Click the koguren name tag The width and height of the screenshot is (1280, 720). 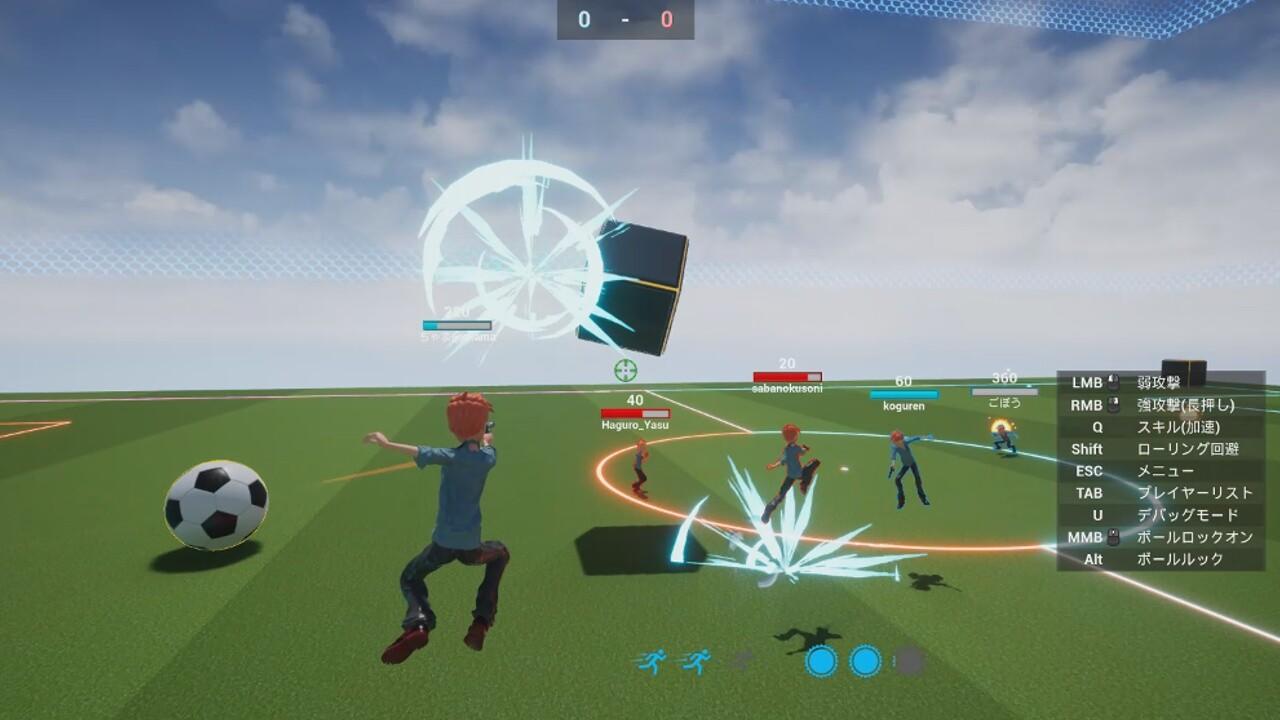tap(903, 406)
